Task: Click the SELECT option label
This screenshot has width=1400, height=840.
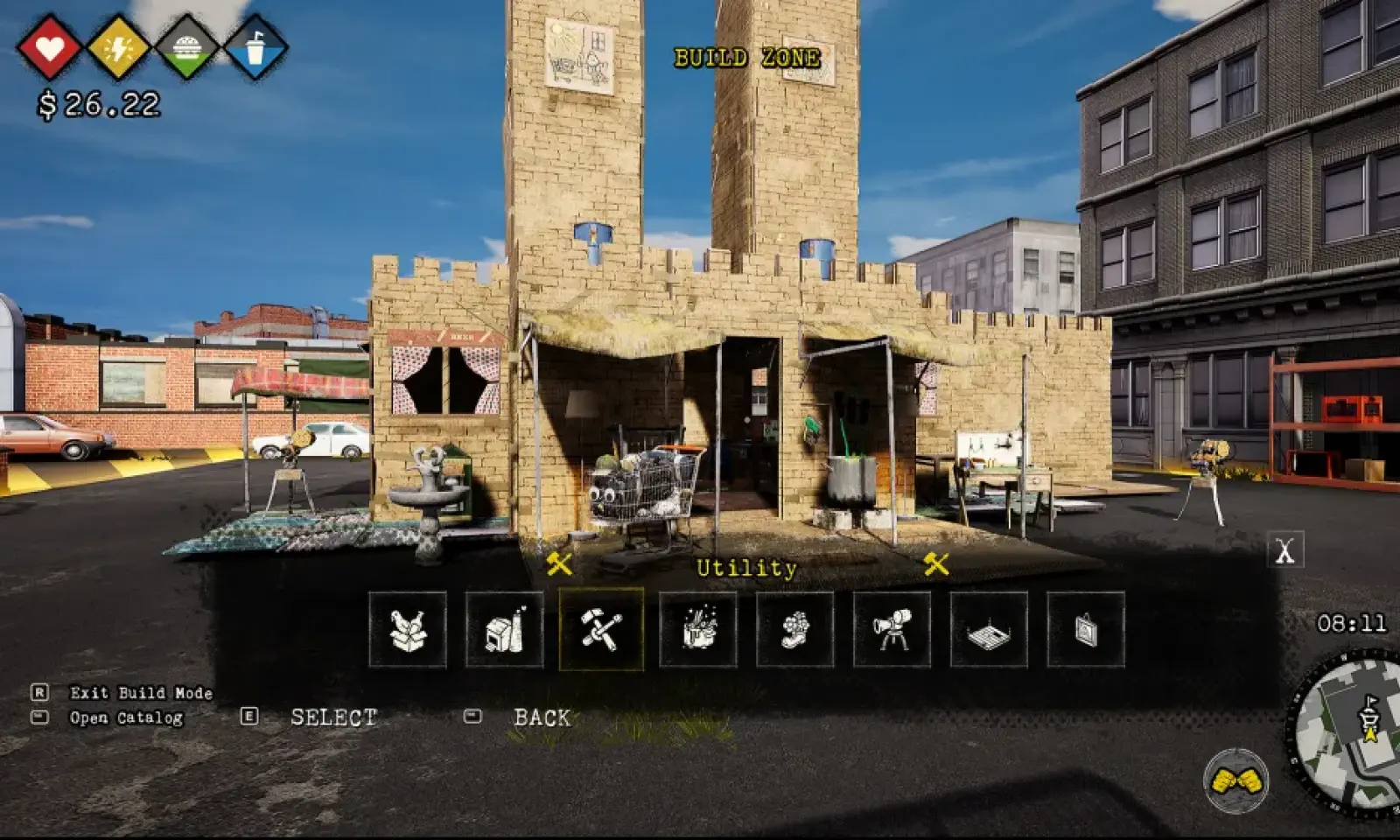Action: pos(333,717)
